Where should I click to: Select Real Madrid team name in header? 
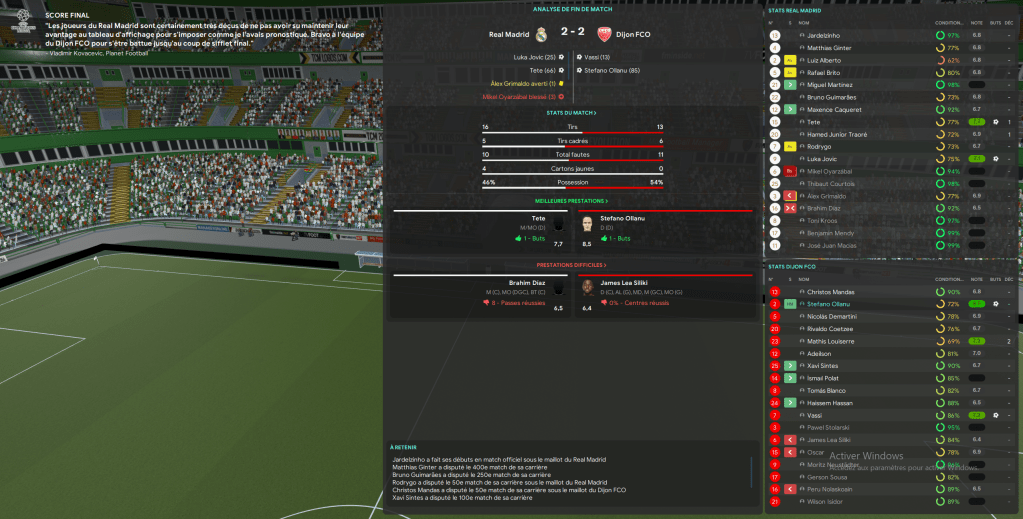[509, 33]
